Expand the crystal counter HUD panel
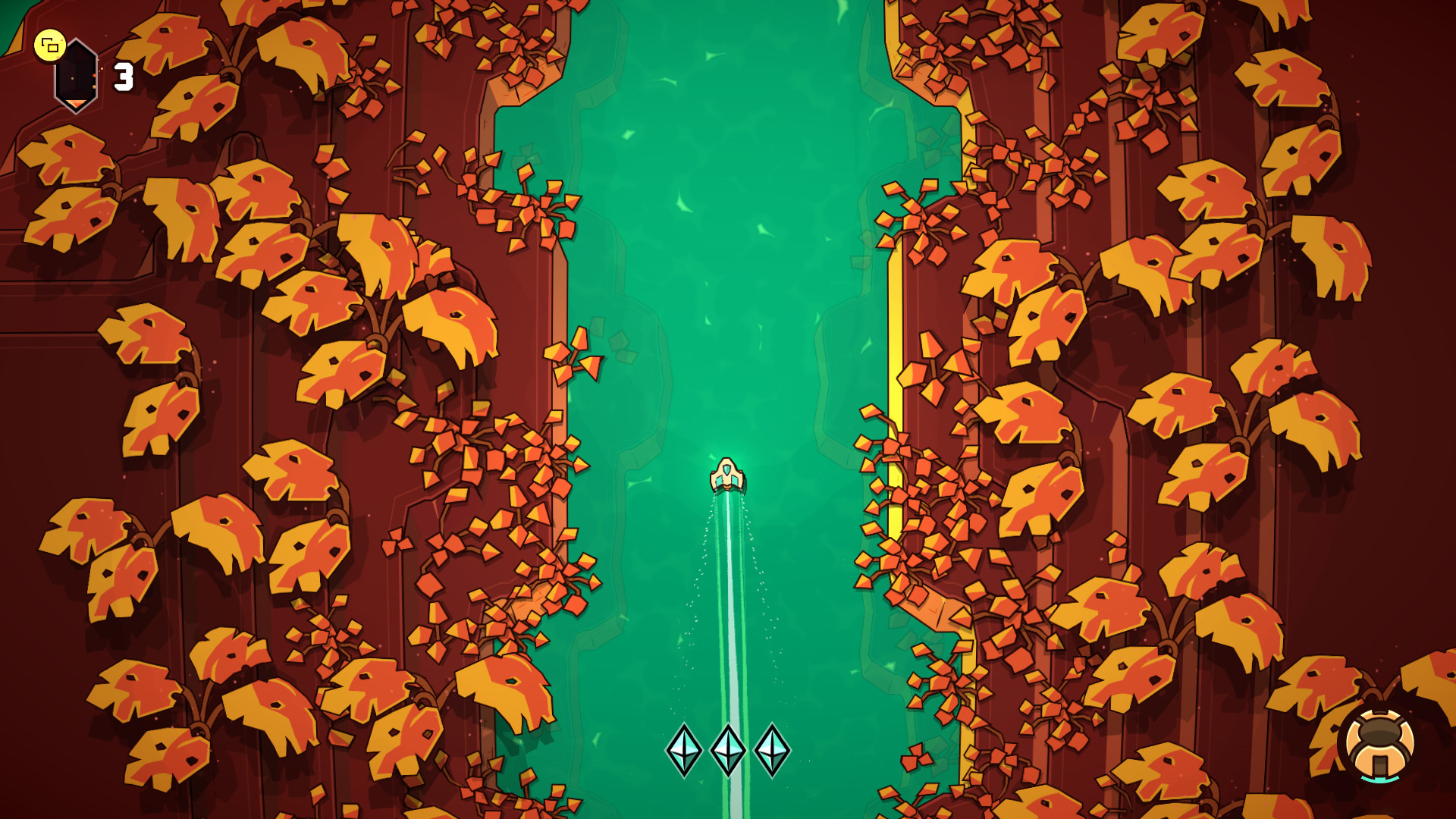 coord(123,78)
